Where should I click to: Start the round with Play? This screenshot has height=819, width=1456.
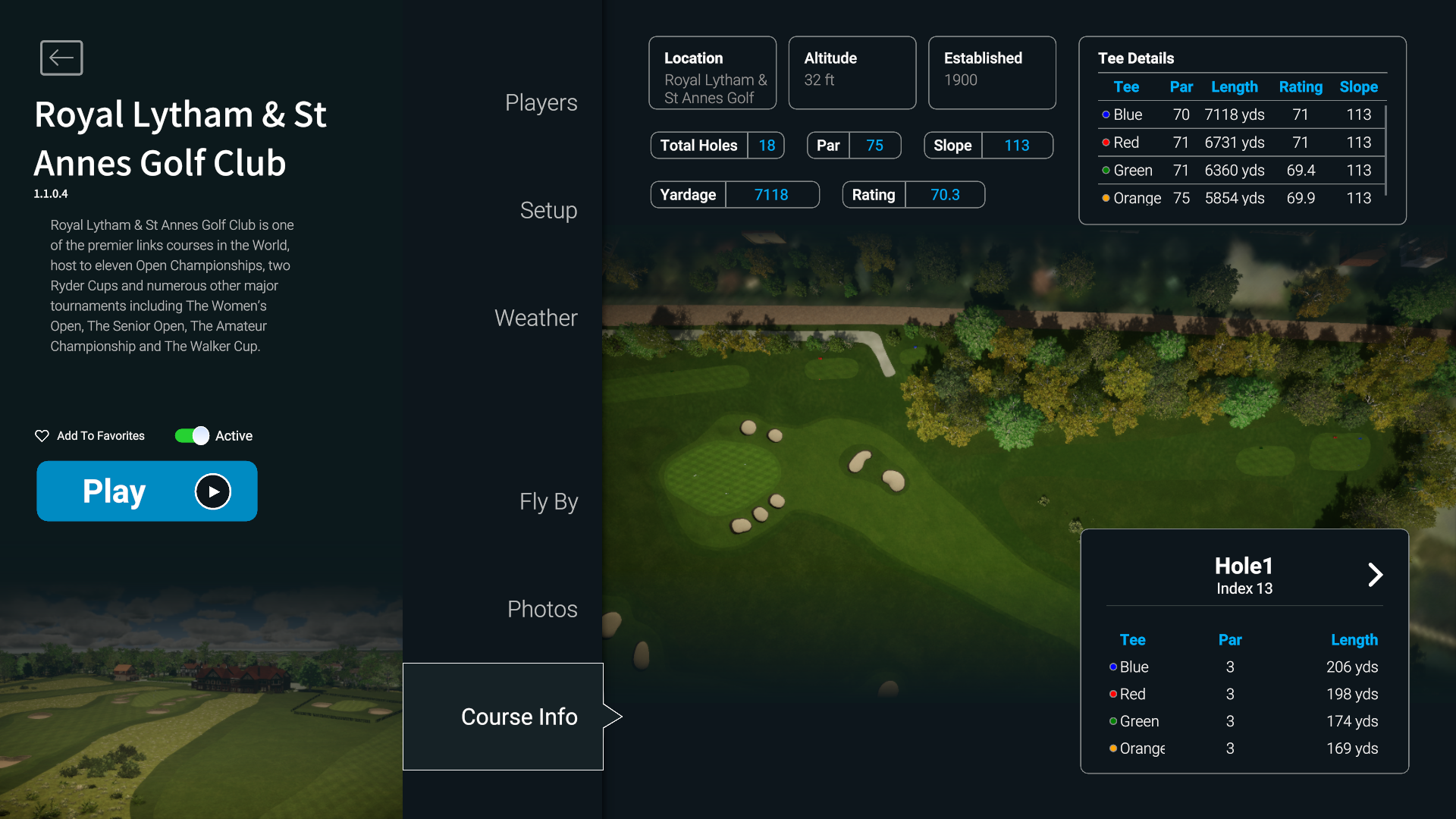click(x=147, y=491)
